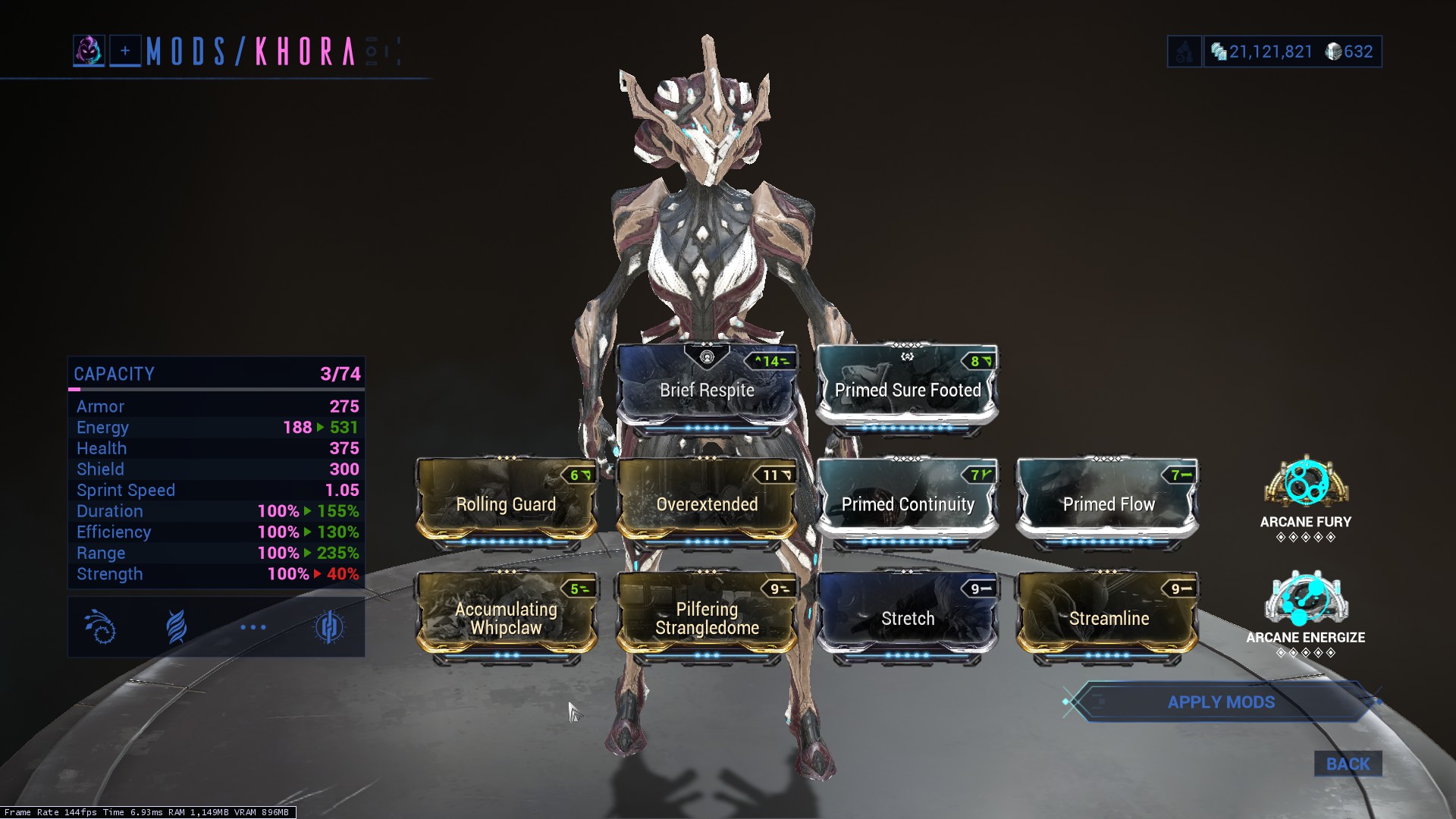Select the circular dome ability icon

coord(329,627)
